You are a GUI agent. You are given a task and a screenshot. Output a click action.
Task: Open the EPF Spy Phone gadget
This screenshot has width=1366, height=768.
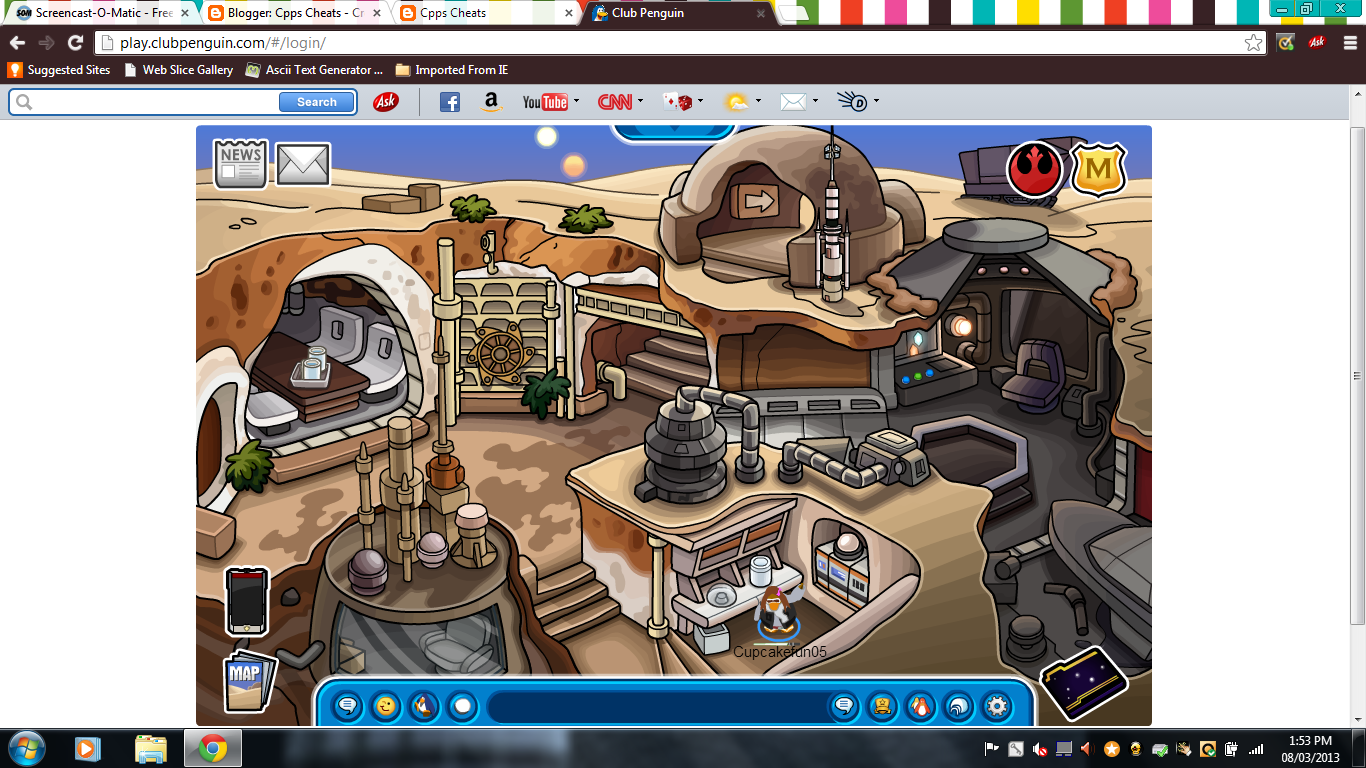click(245, 602)
